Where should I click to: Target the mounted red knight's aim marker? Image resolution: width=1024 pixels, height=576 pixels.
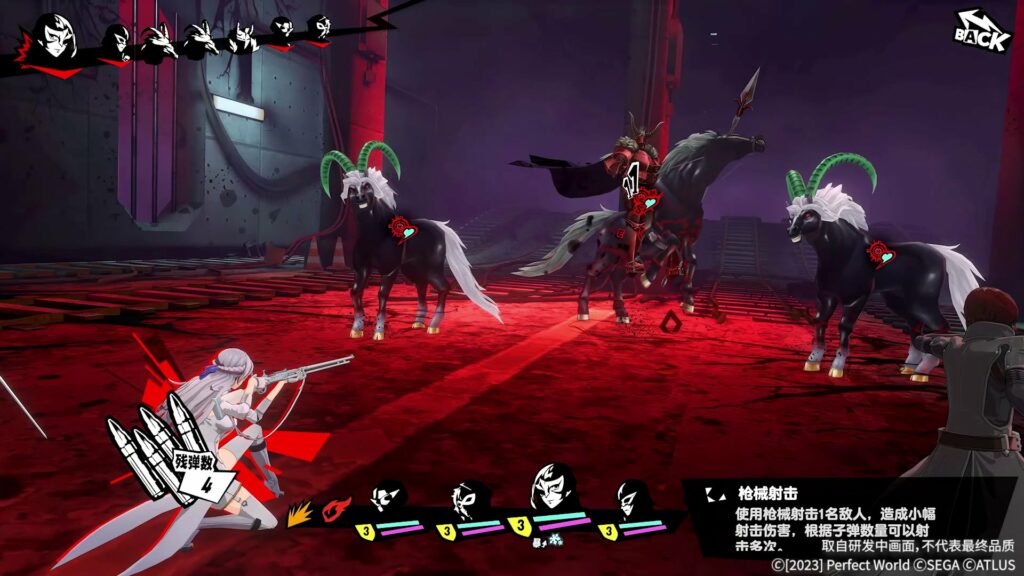pyautogui.click(x=646, y=200)
